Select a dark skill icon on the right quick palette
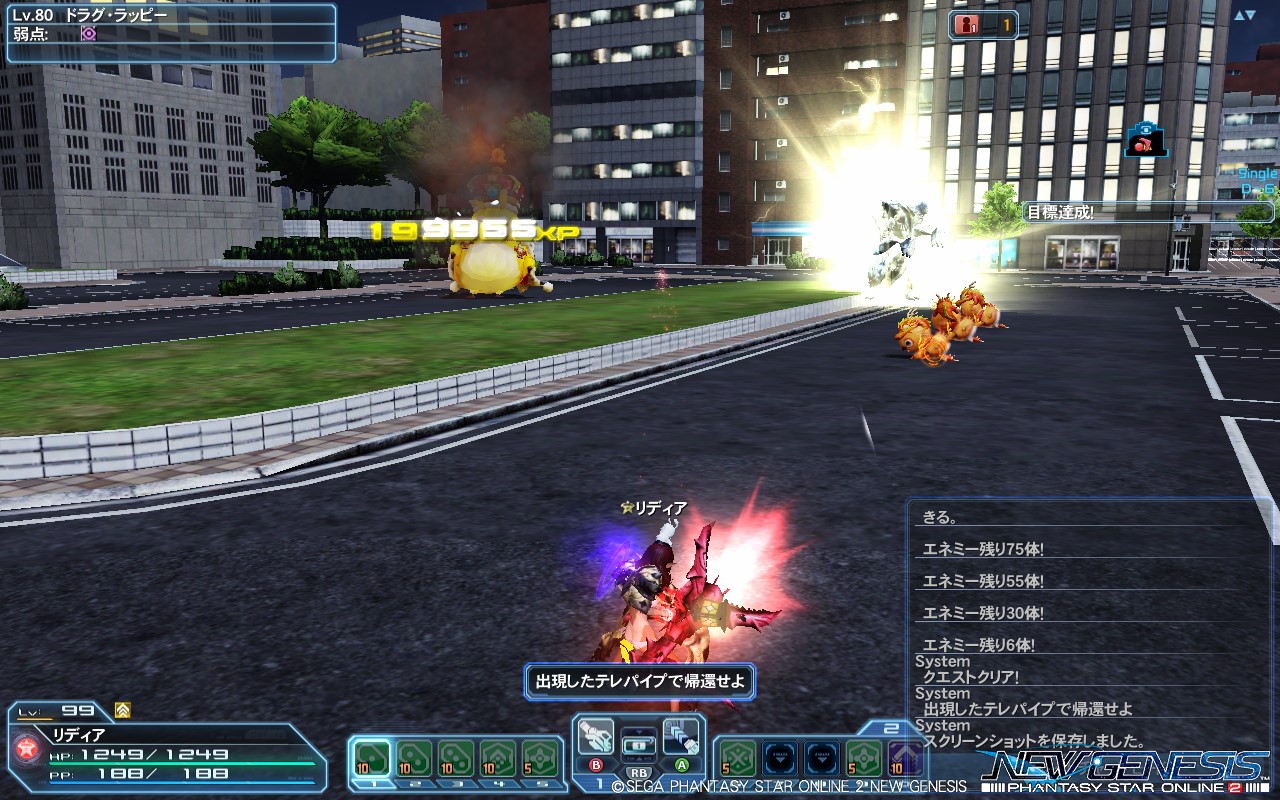Screen dimensions: 1280x800 pos(781,758)
